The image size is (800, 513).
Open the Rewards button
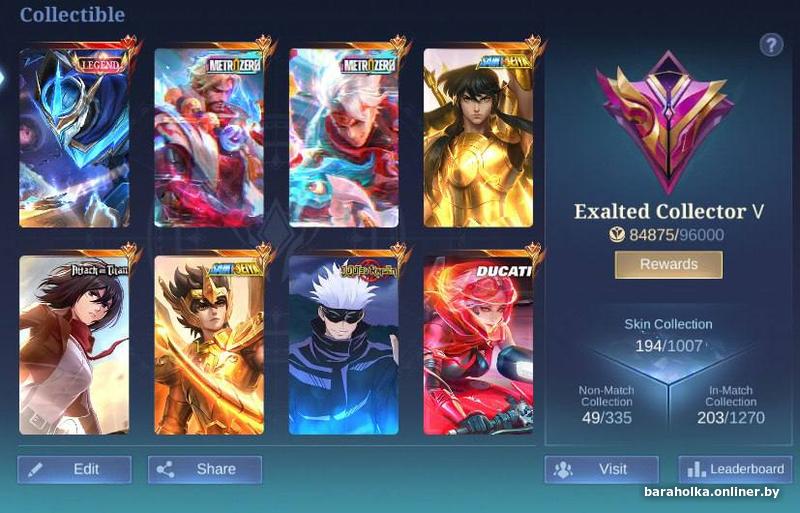[x=668, y=264]
